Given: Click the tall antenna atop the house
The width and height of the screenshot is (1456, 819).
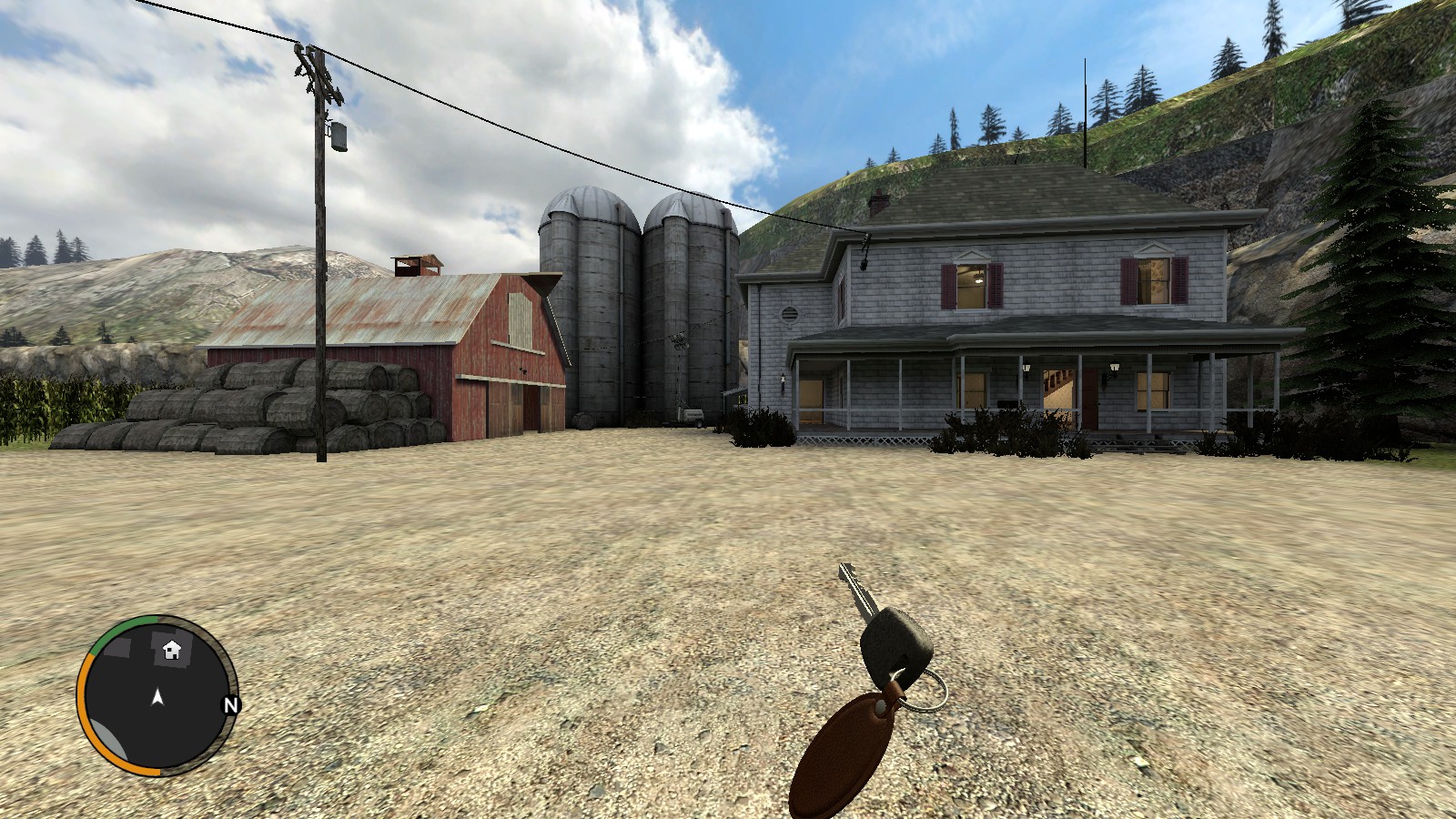Looking at the screenshot, I should pos(1084,109).
